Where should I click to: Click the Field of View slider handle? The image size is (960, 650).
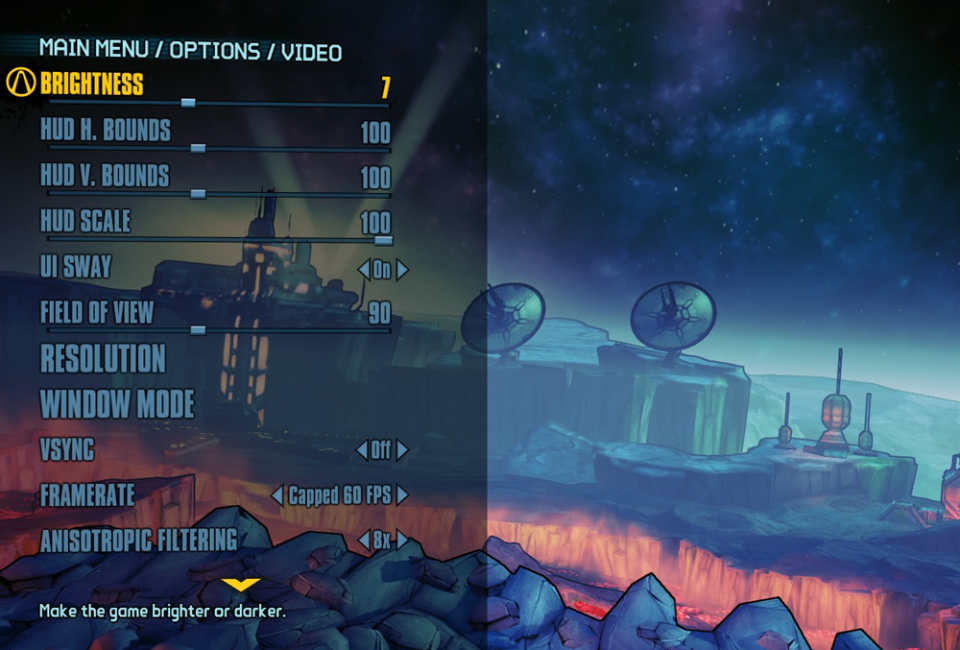[x=197, y=330]
